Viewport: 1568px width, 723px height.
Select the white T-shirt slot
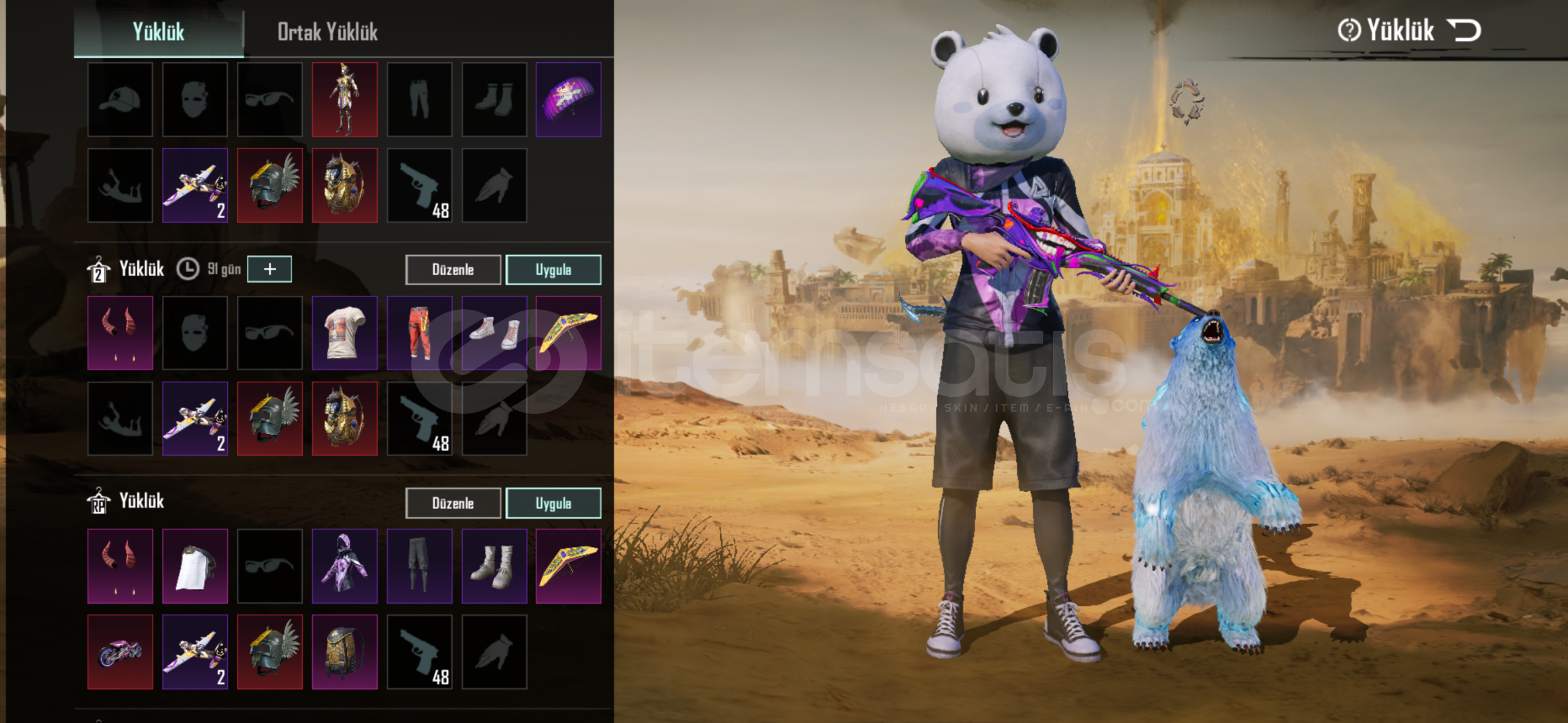(x=344, y=333)
